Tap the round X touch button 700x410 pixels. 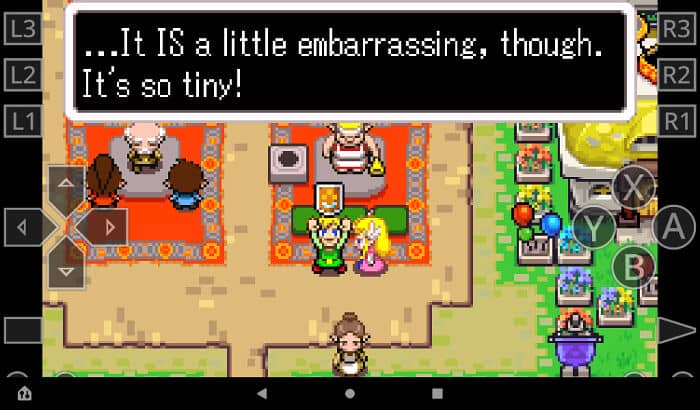633,185
